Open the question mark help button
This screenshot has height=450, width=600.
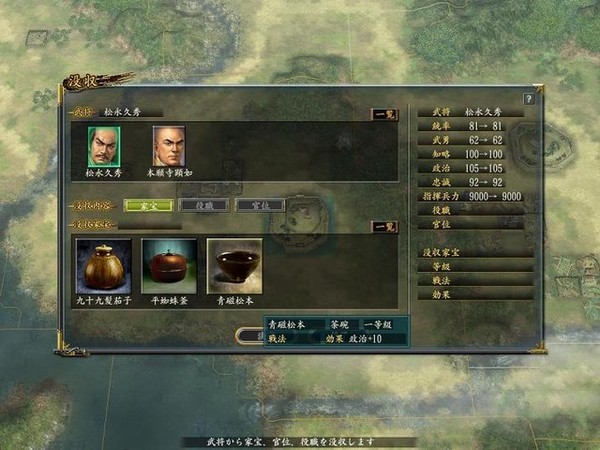click(528, 98)
